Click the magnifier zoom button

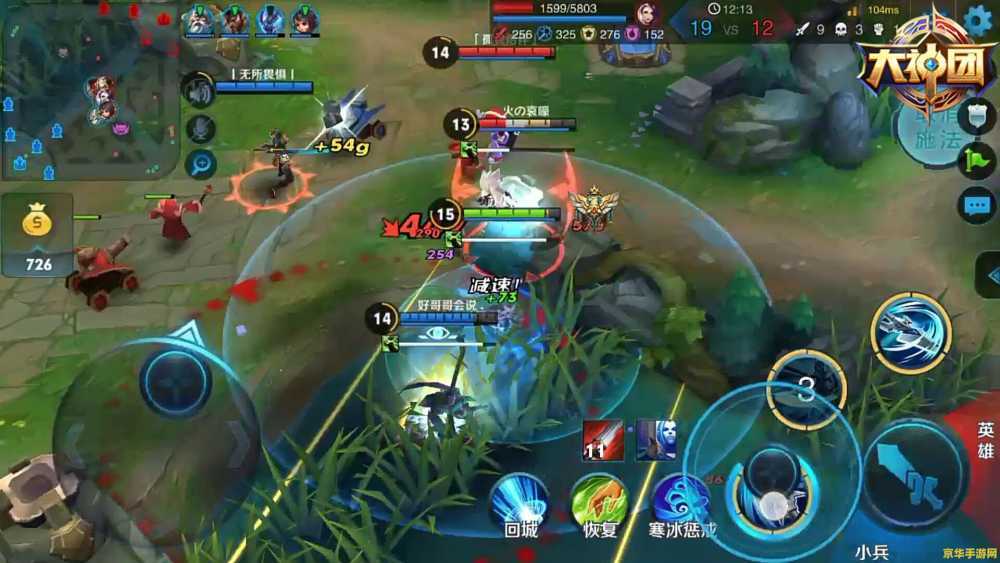pos(200,163)
